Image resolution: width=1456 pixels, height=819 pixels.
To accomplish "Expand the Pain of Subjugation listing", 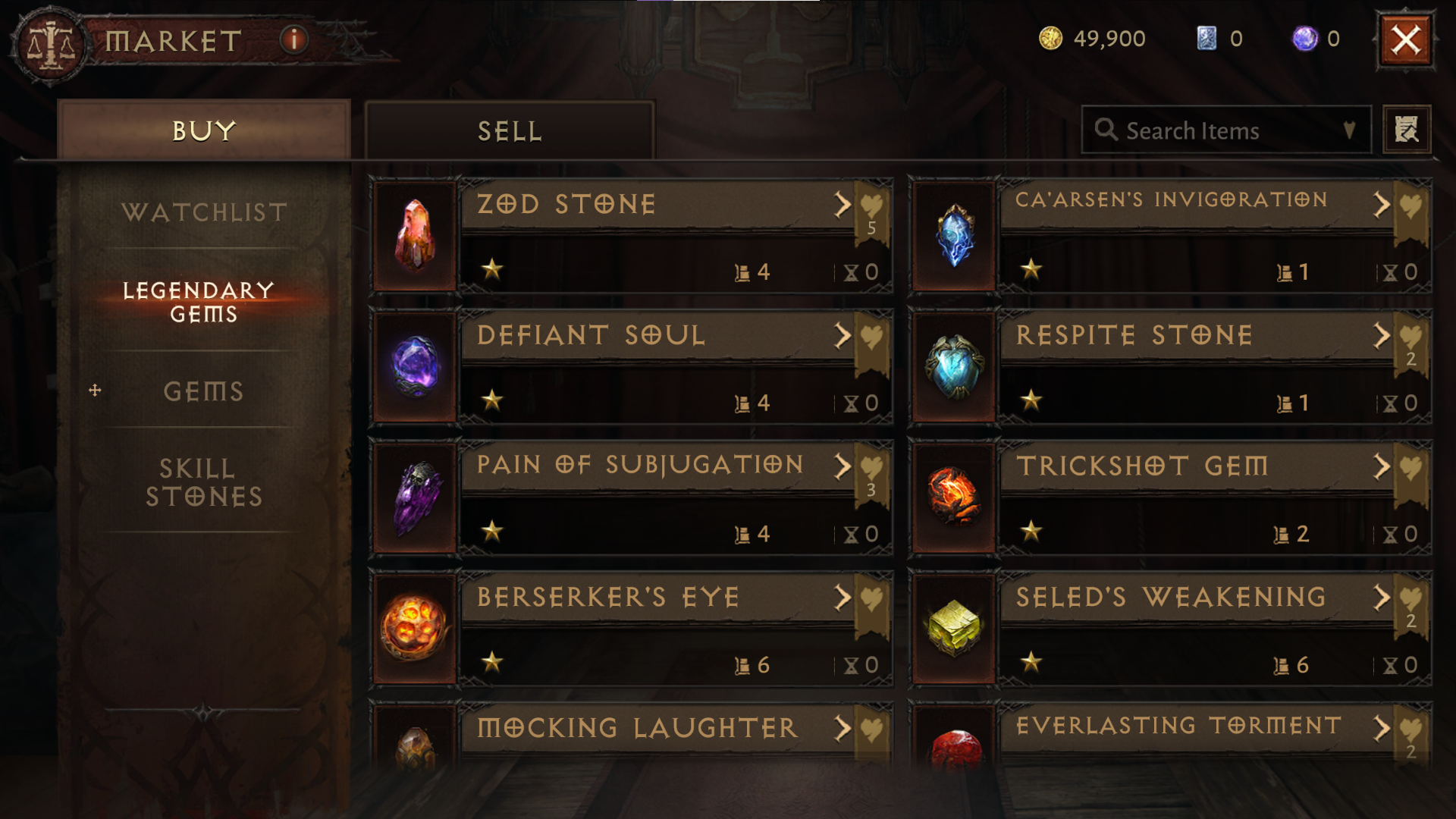I will pos(842,467).
